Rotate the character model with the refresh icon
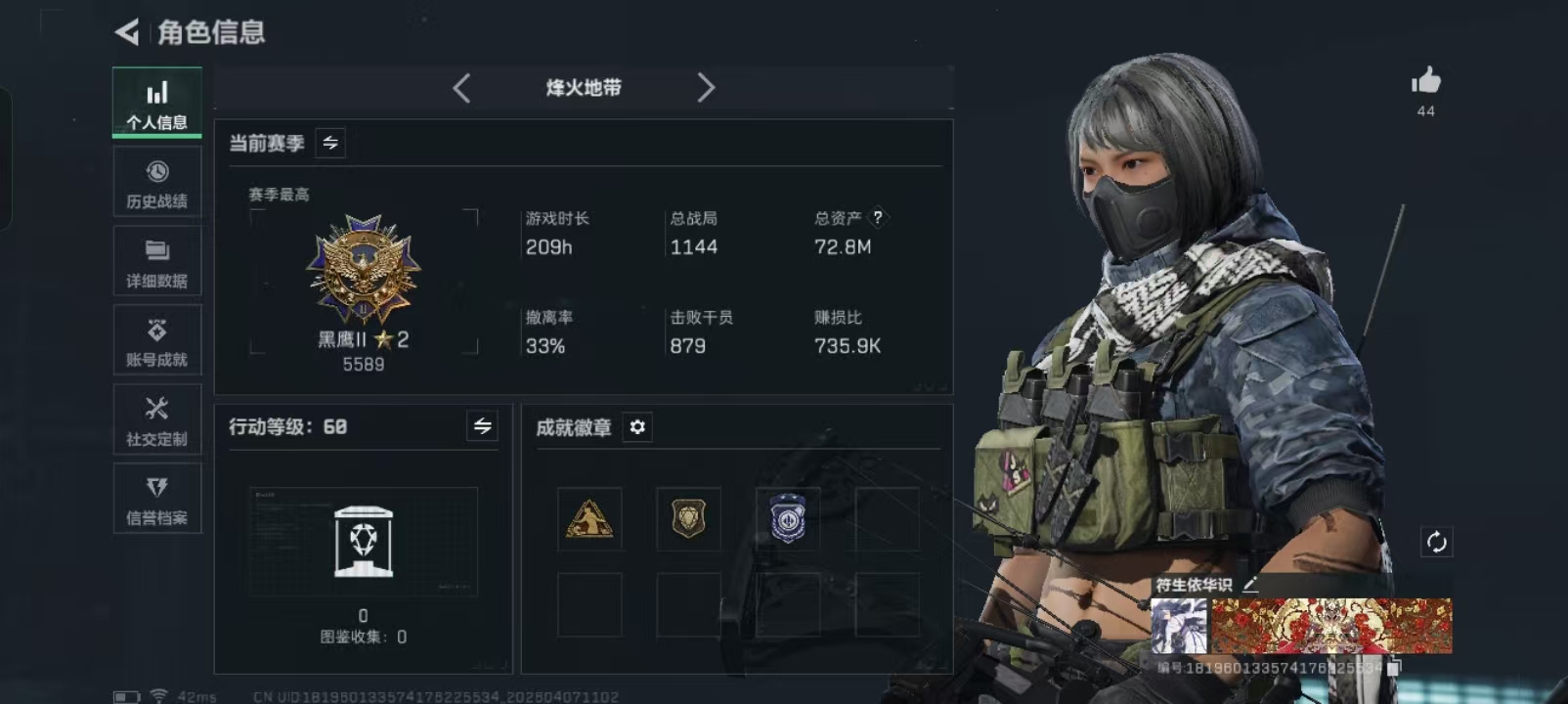 point(1436,542)
